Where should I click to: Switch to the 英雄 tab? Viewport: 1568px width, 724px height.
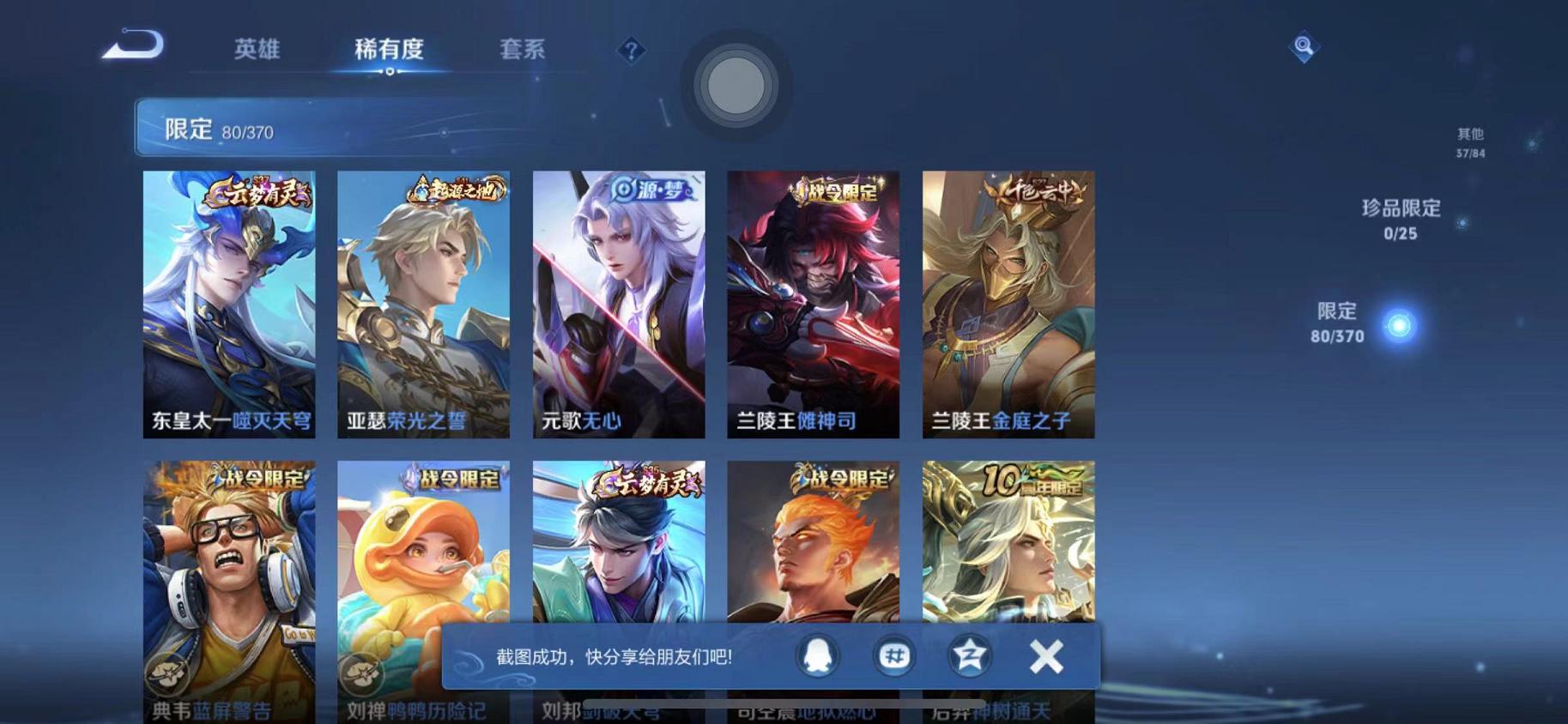[257, 50]
